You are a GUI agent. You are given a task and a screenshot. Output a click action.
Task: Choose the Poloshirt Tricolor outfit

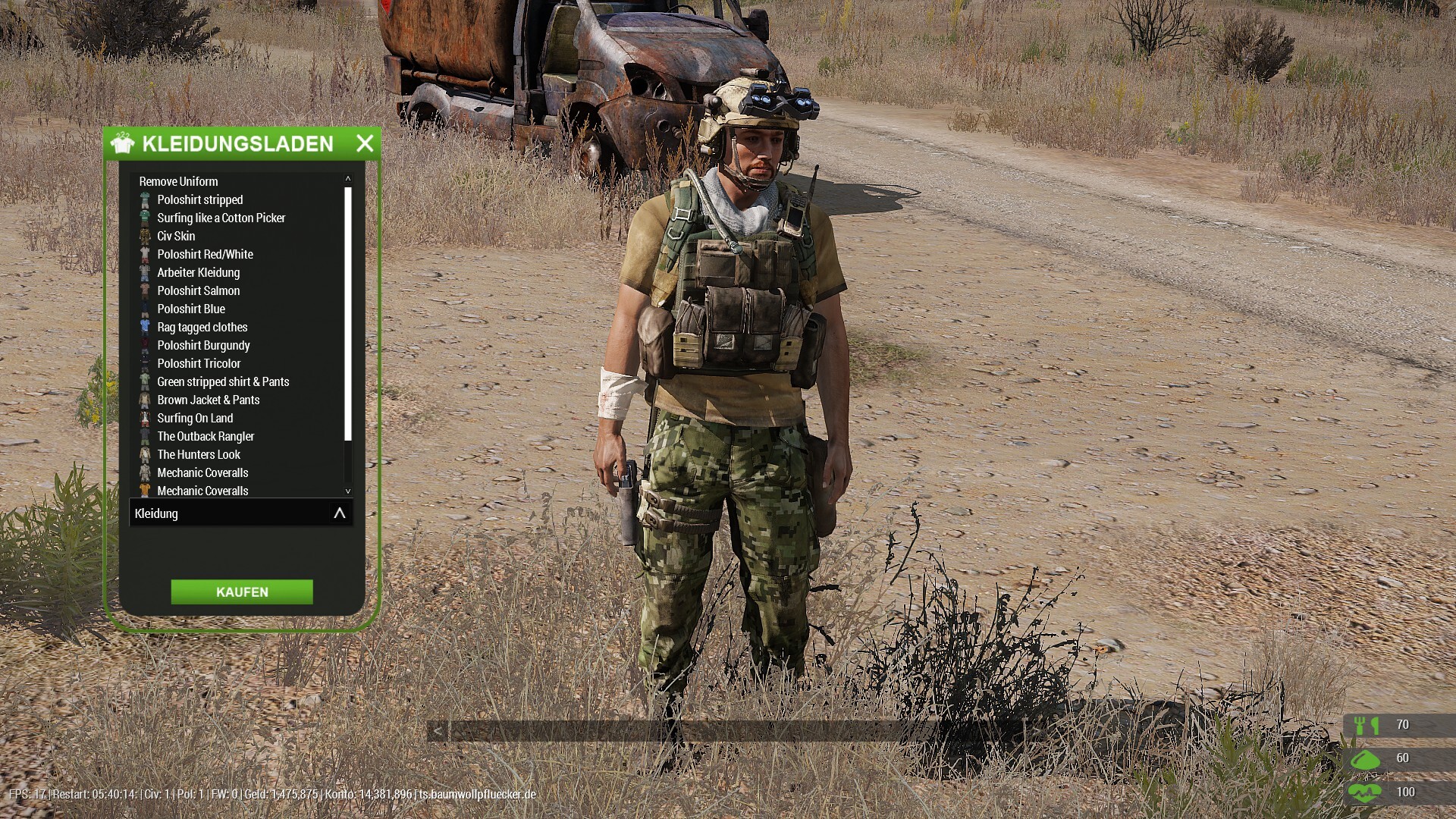point(199,363)
